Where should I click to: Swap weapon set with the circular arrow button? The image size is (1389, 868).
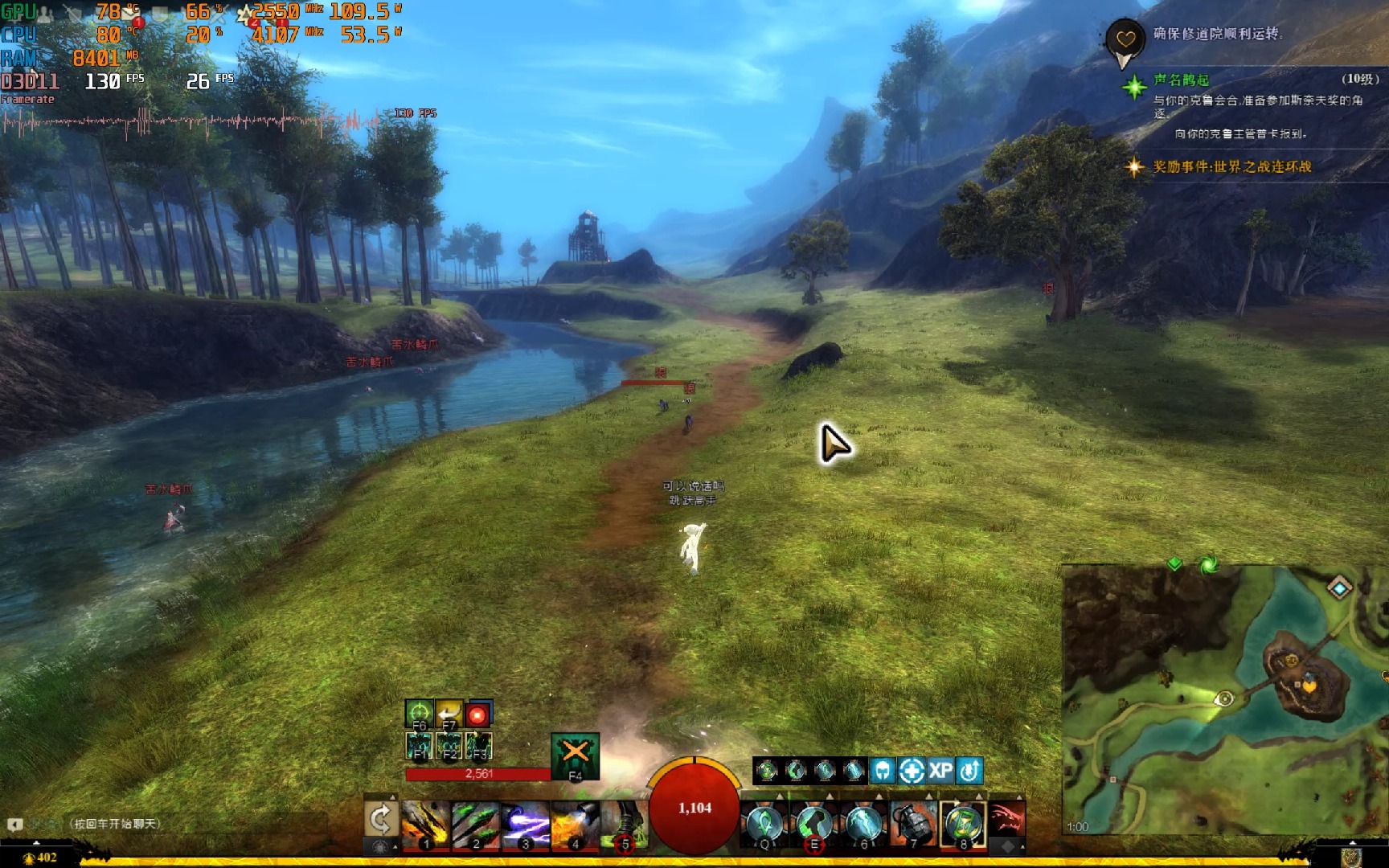coord(380,820)
